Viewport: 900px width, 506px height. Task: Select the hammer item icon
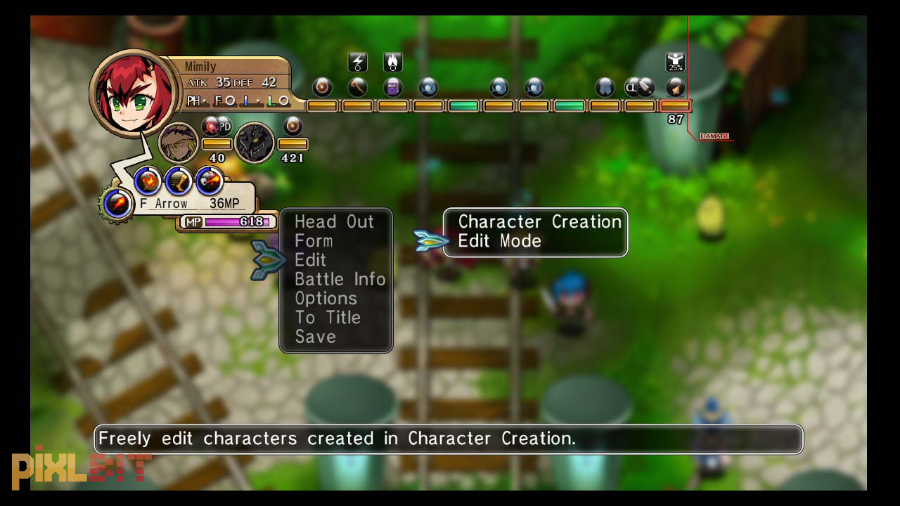(357, 87)
